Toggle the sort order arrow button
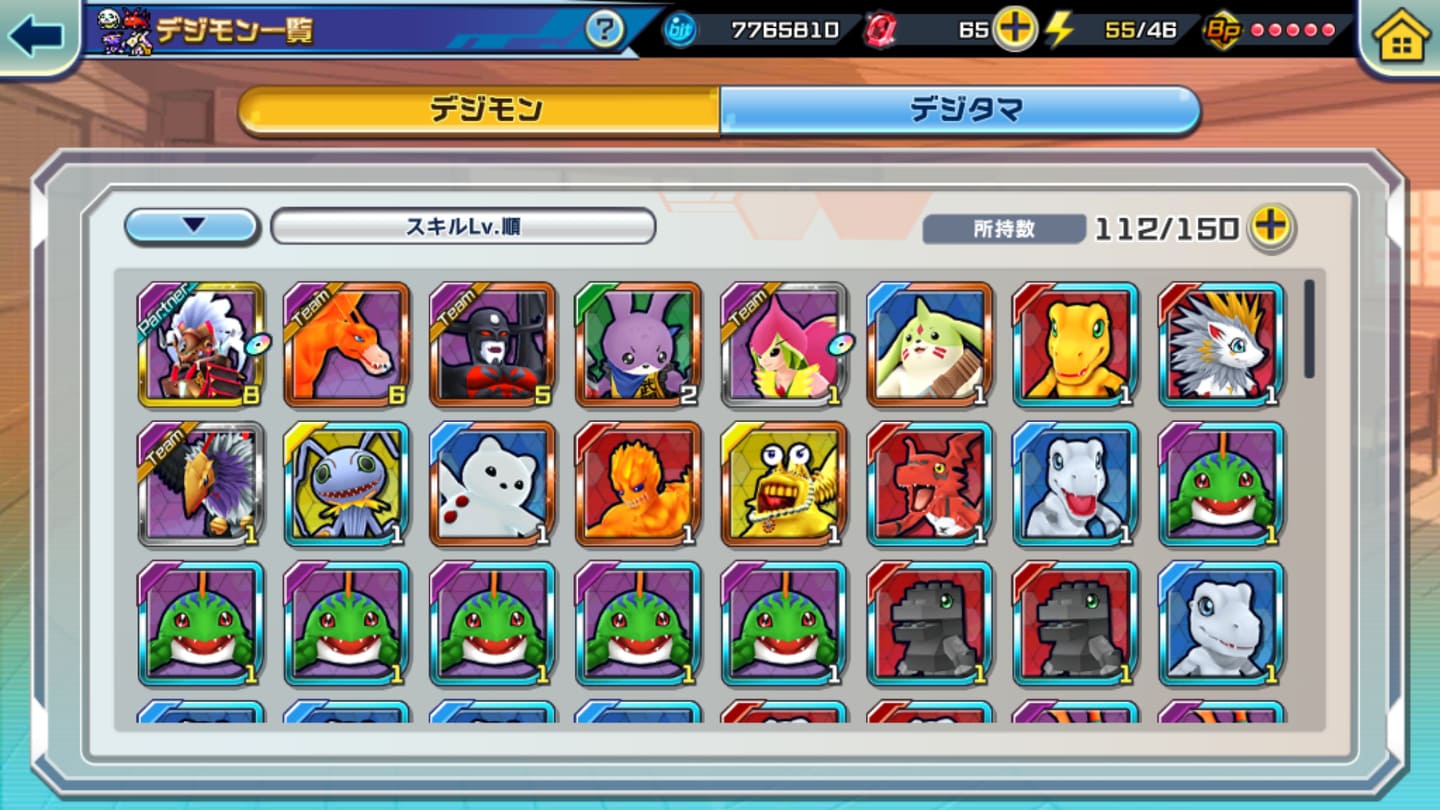This screenshot has width=1440, height=810. tap(192, 226)
